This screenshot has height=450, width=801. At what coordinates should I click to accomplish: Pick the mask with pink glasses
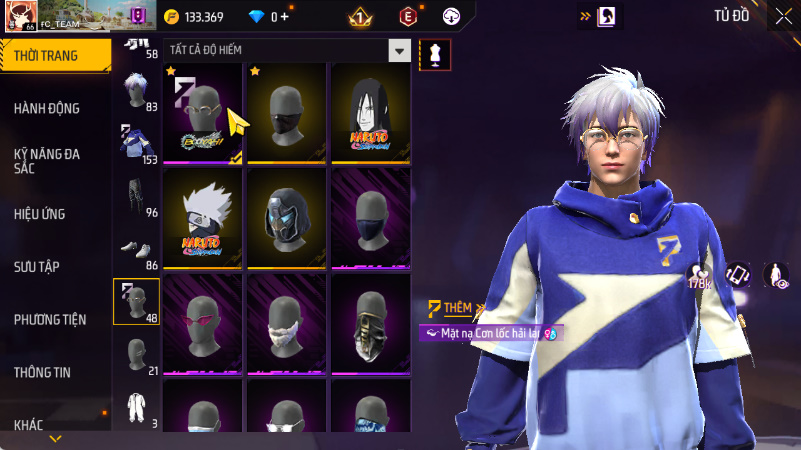click(x=203, y=321)
